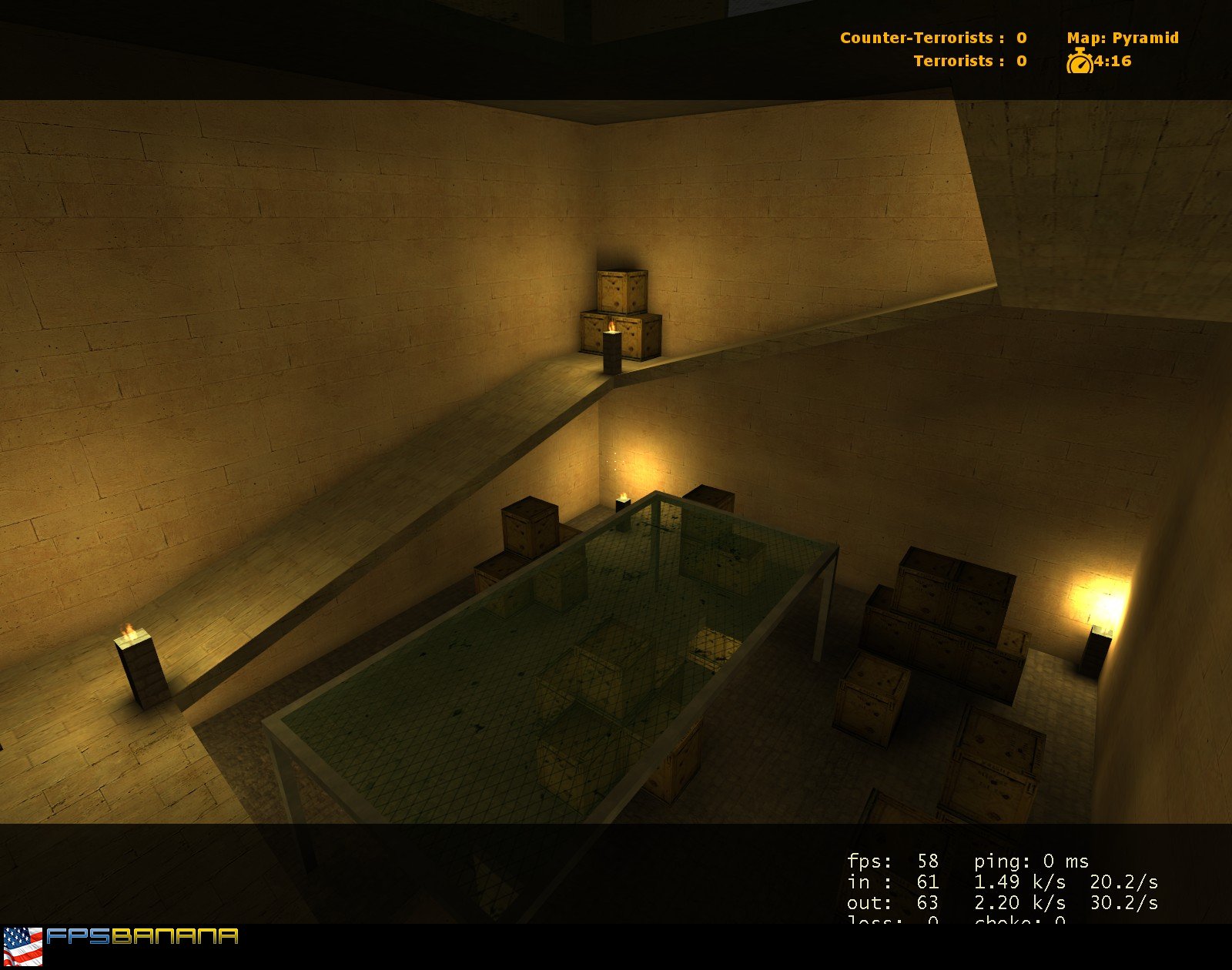Expand the Map: Pyramid label
The height and width of the screenshot is (970, 1232).
click(x=1120, y=37)
